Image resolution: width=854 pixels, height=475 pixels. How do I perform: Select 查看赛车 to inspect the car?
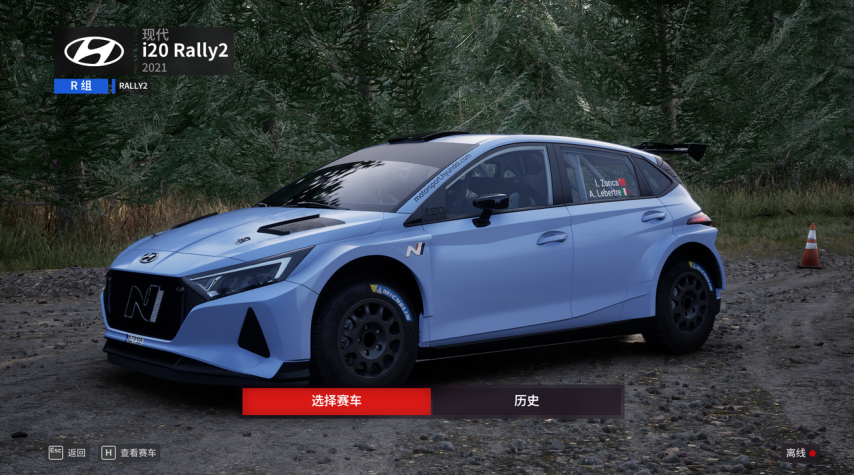[129, 453]
